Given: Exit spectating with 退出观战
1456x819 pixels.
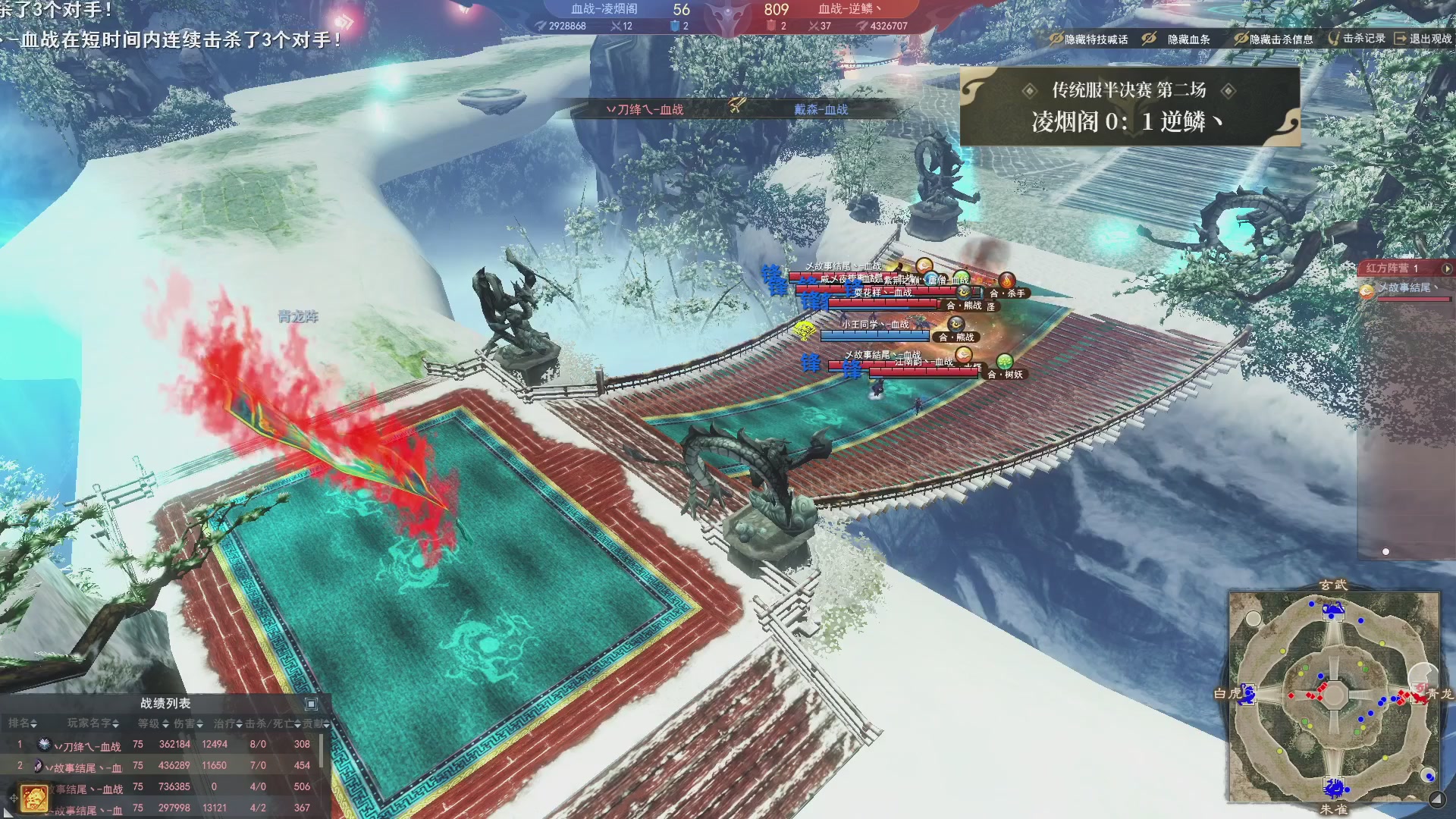Looking at the screenshot, I should [x=1423, y=39].
